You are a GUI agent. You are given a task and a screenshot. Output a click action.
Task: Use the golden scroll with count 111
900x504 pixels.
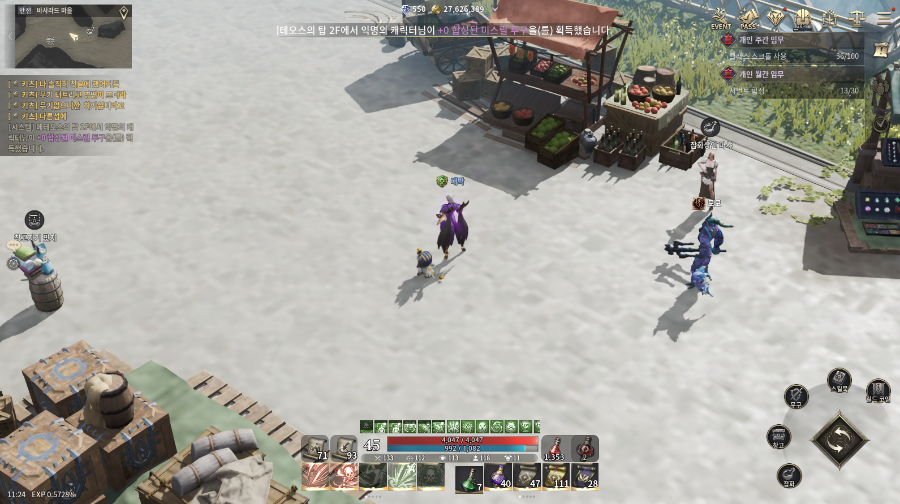click(x=556, y=476)
